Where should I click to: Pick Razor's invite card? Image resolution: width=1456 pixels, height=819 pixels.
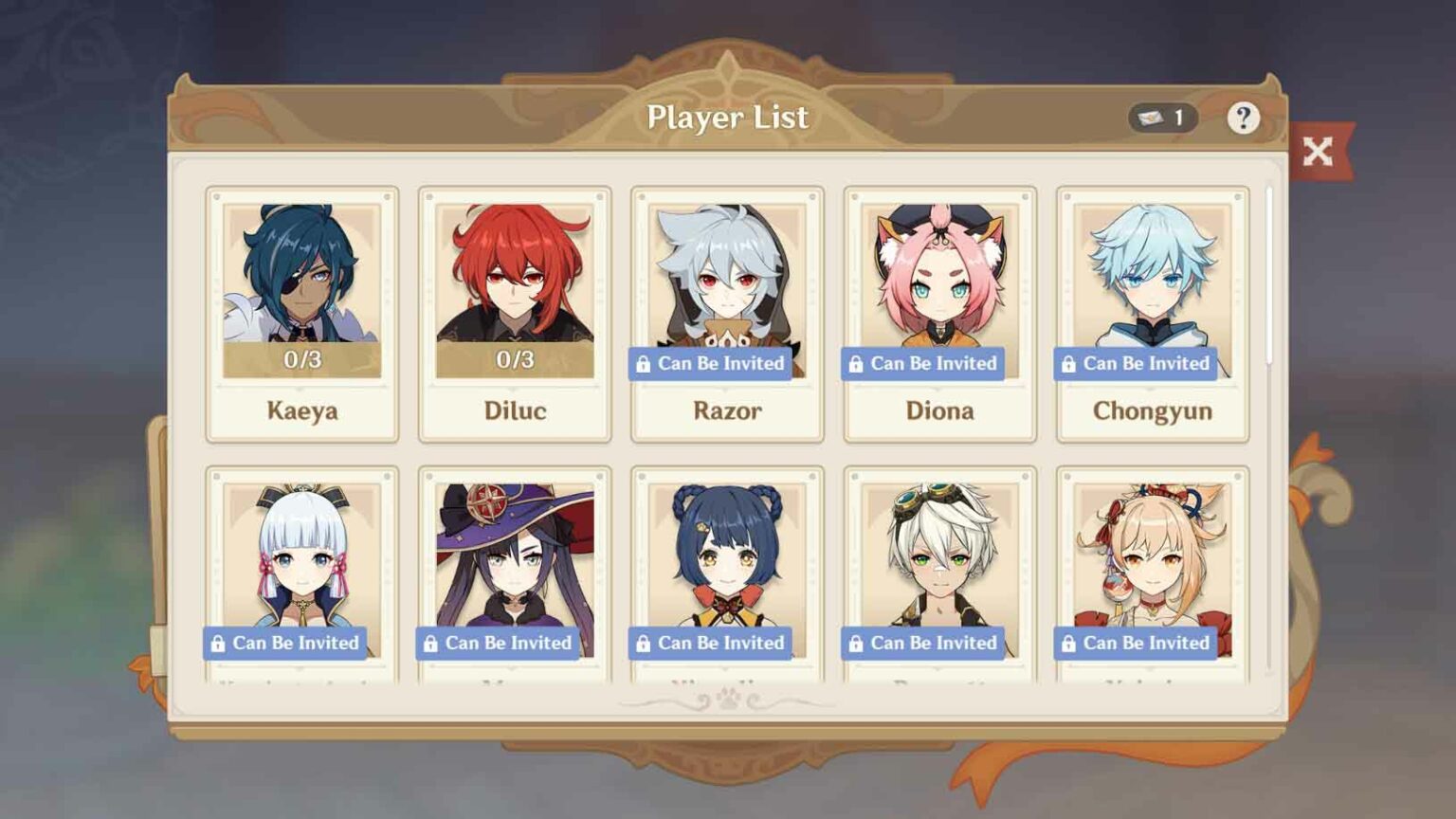click(x=727, y=314)
